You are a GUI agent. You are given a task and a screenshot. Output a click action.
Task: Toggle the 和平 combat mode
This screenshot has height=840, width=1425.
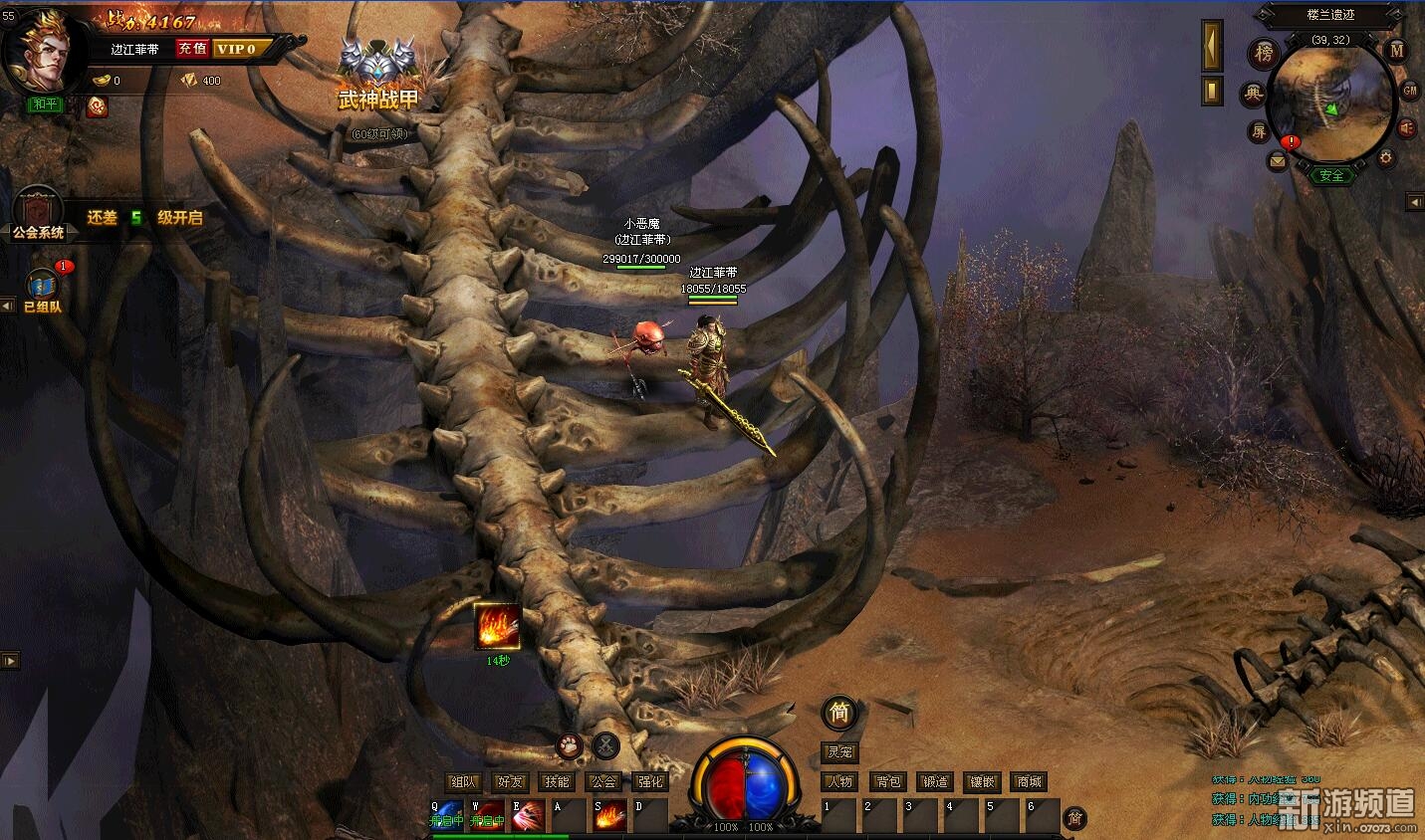tap(45, 104)
